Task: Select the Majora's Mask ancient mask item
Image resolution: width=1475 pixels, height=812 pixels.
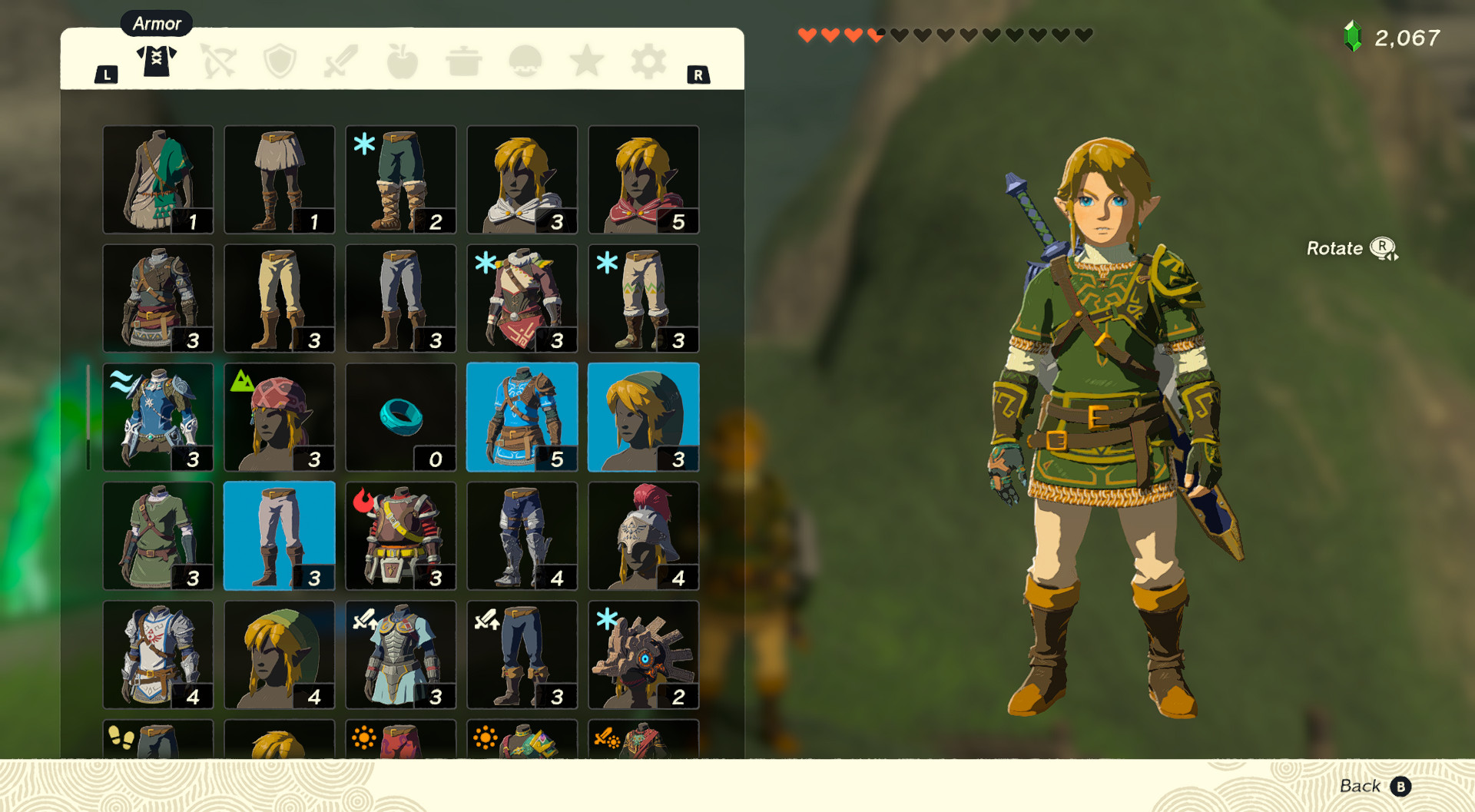Action: tap(644, 655)
